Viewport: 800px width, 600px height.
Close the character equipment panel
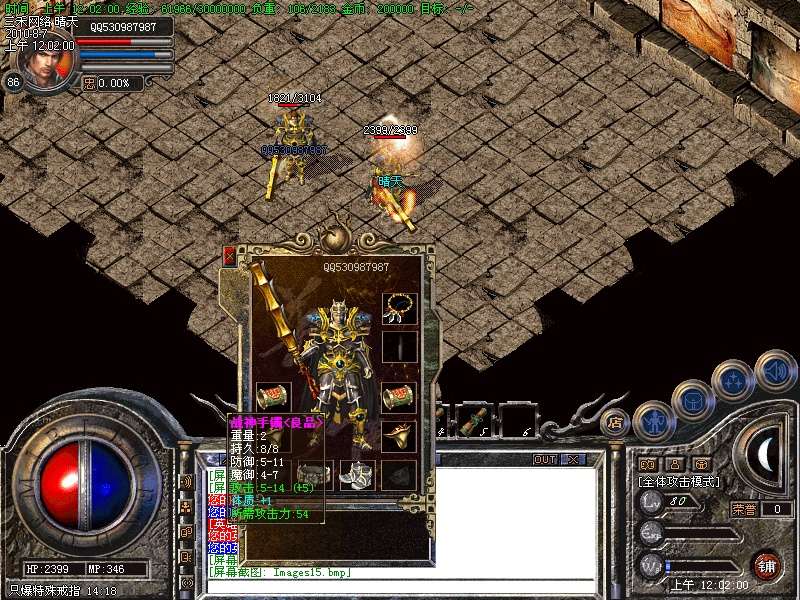coord(229,256)
